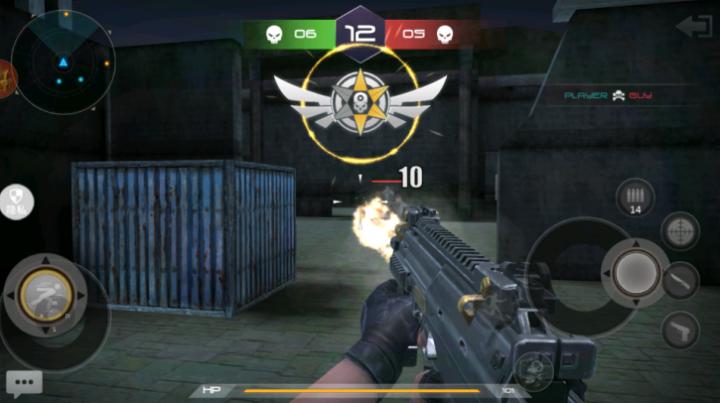720x403 pixels.
Task: Open the chat speech bubble
Action: pos(23,382)
